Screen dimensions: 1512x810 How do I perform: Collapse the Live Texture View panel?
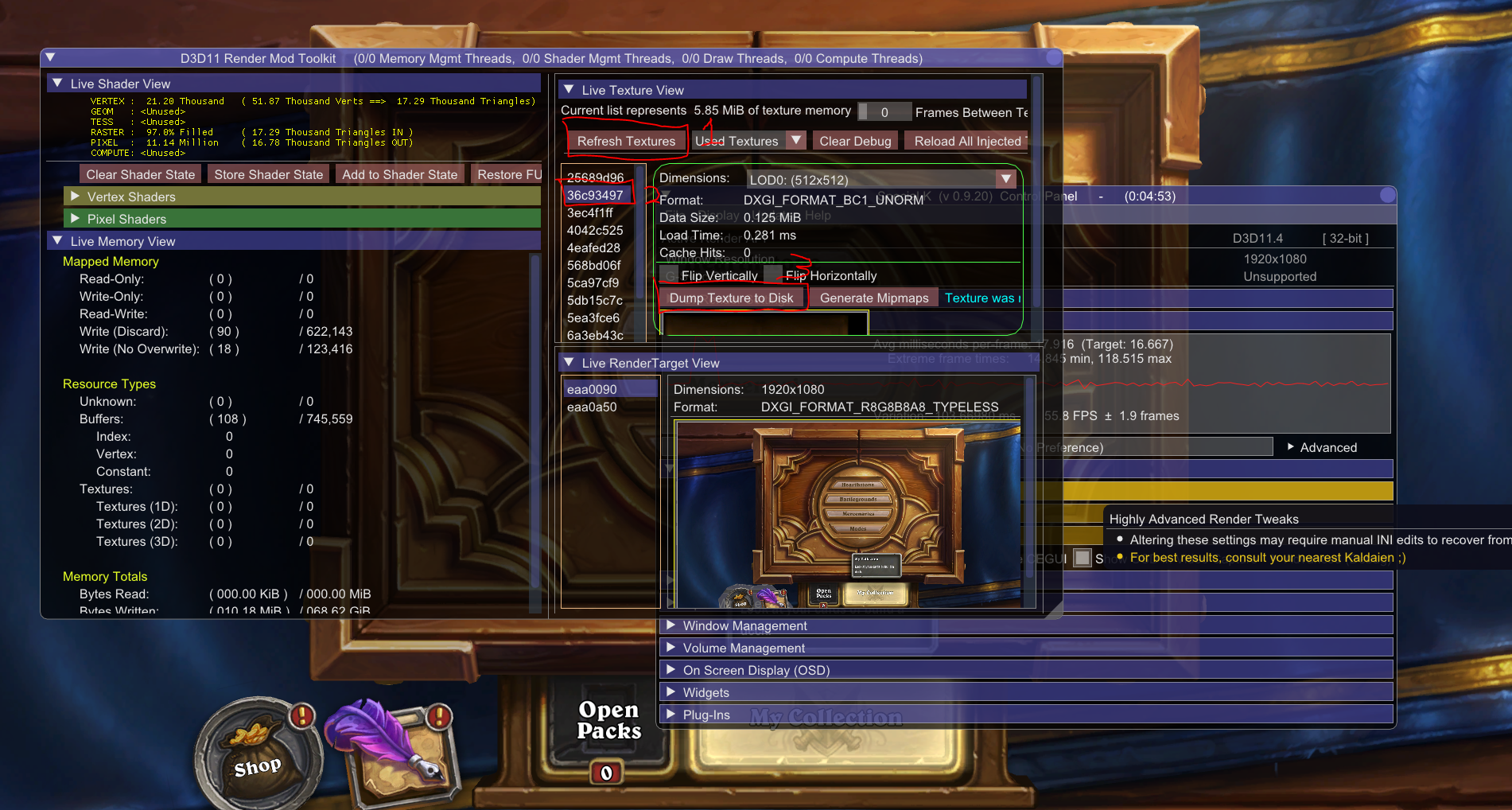coord(568,89)
